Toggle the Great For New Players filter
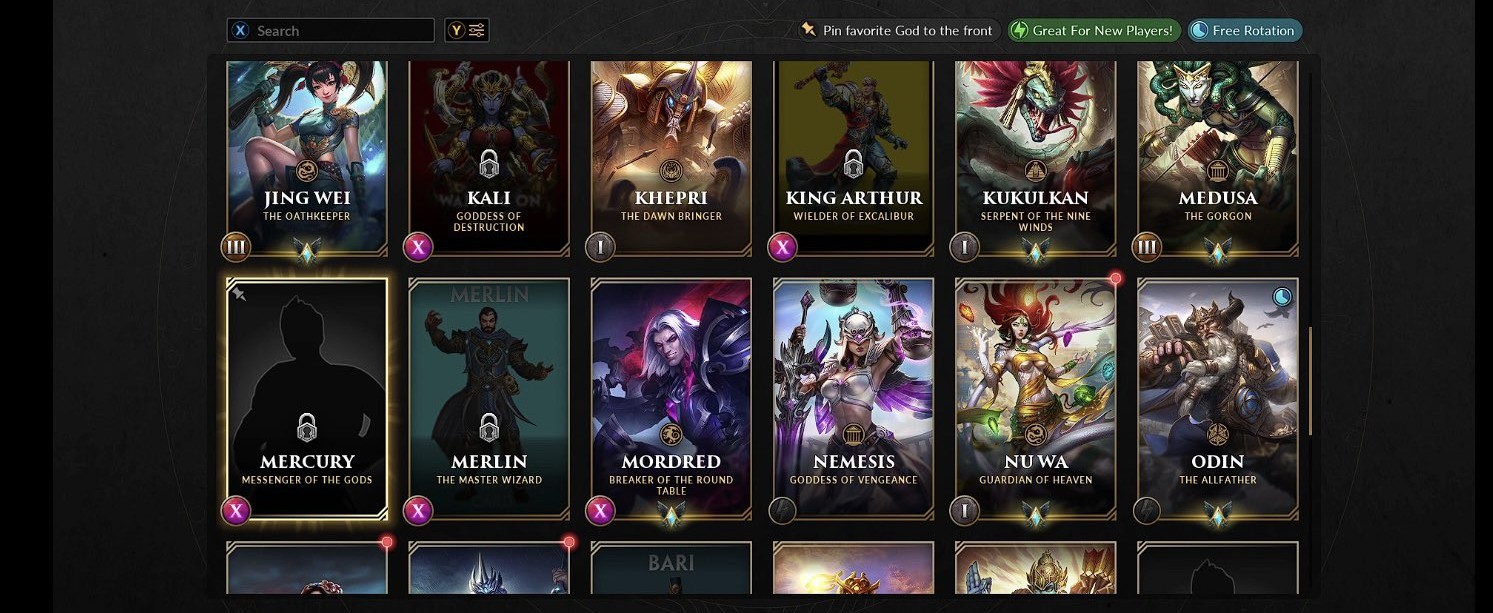The width and height of the screenshot is (1493, 613). 1094,31
